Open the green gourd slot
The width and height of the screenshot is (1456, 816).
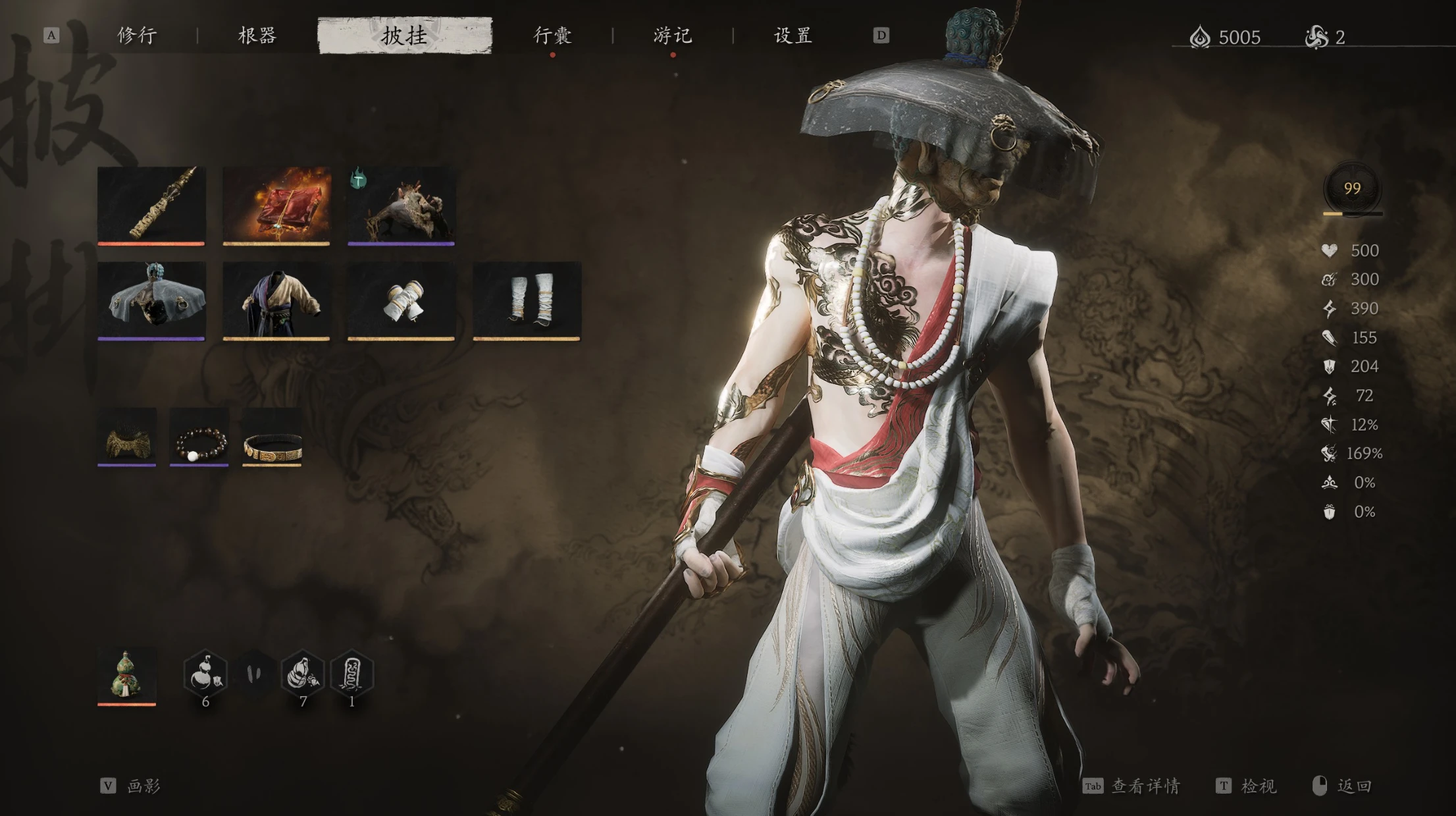point(127,675)
